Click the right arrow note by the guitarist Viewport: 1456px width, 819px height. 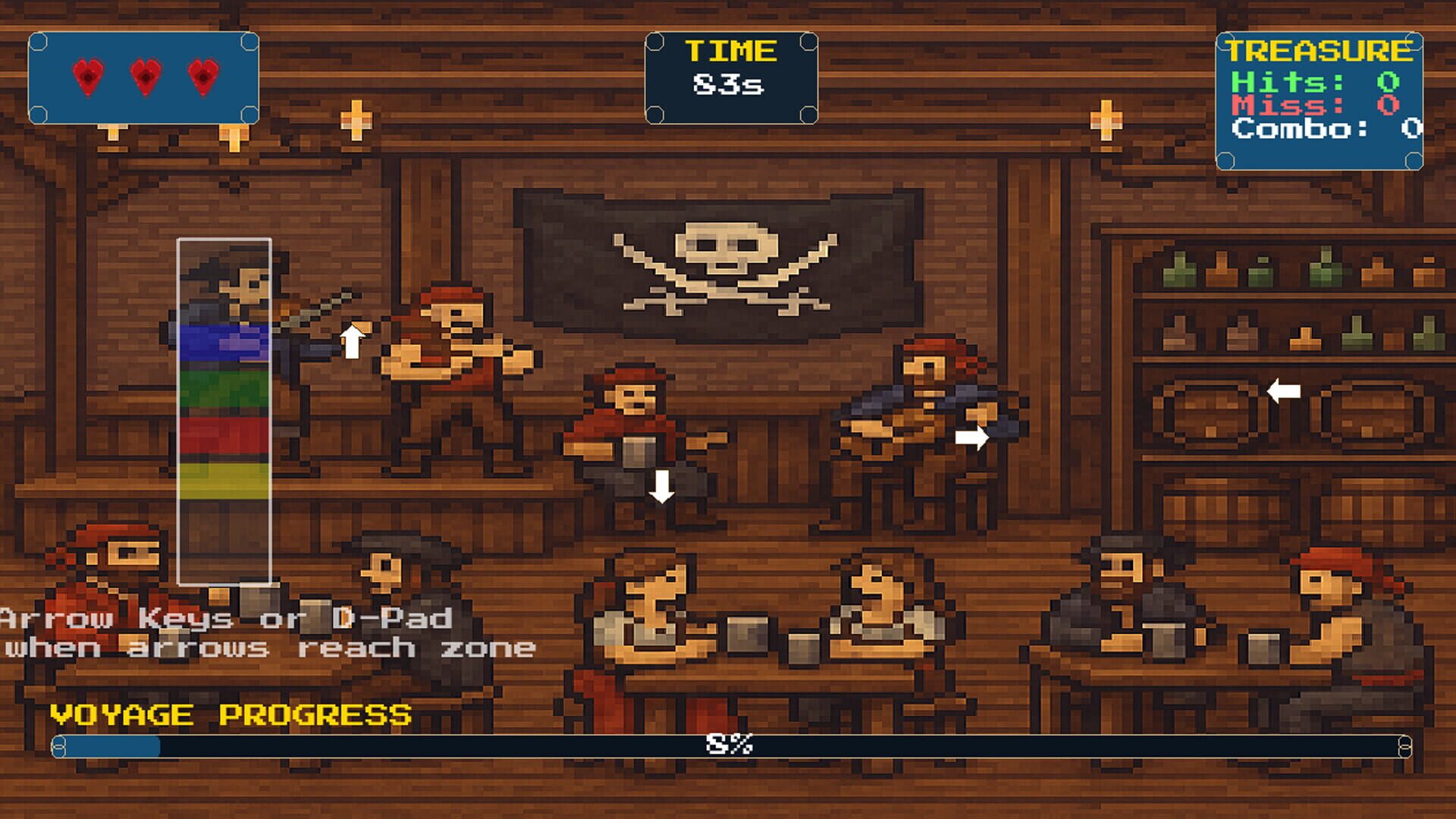[x=973, y=436]
